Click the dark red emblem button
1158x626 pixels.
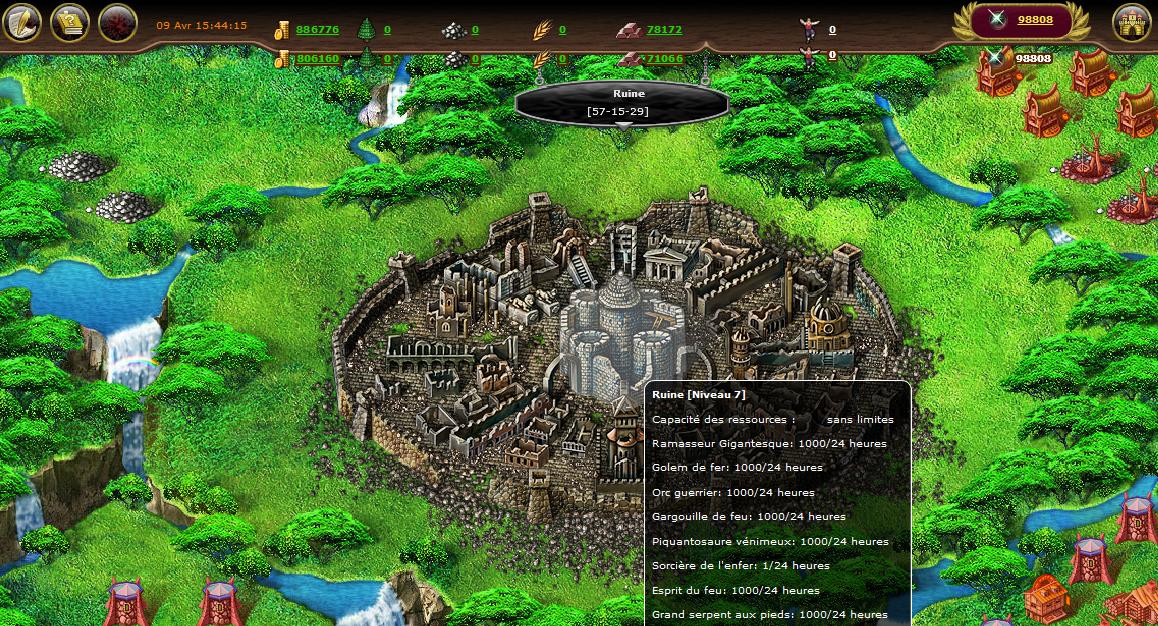[118, 22]
